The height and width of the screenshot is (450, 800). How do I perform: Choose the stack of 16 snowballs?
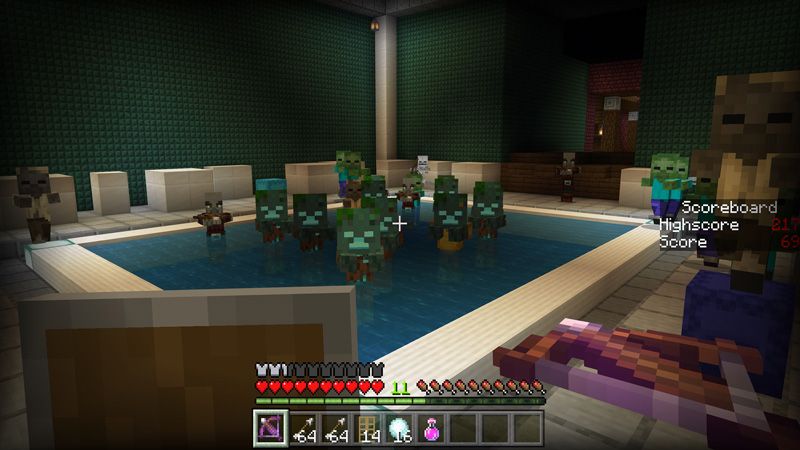[x=400, y=428]
